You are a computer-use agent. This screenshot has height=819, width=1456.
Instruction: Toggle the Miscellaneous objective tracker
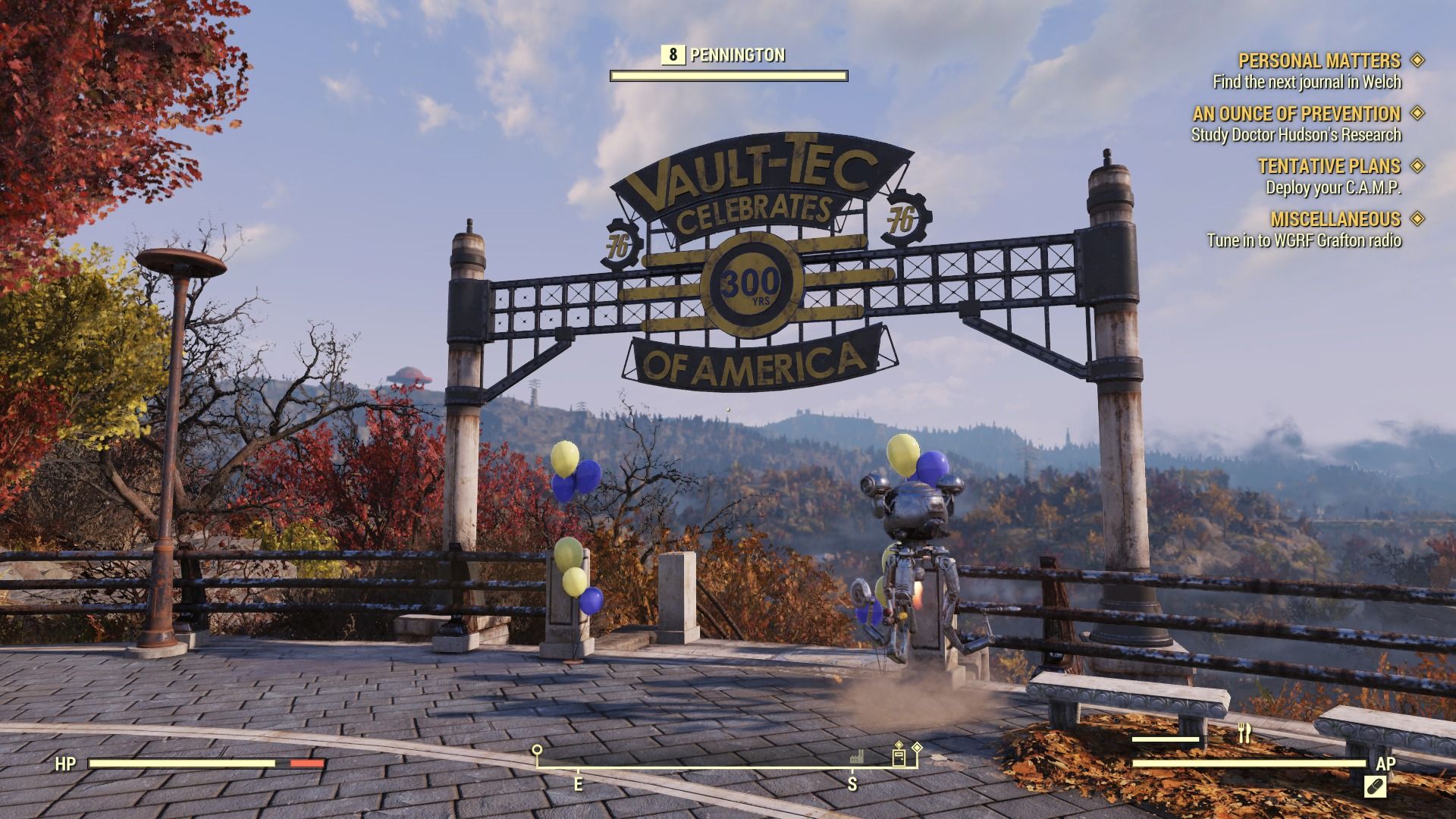[x=1417, y=219]
